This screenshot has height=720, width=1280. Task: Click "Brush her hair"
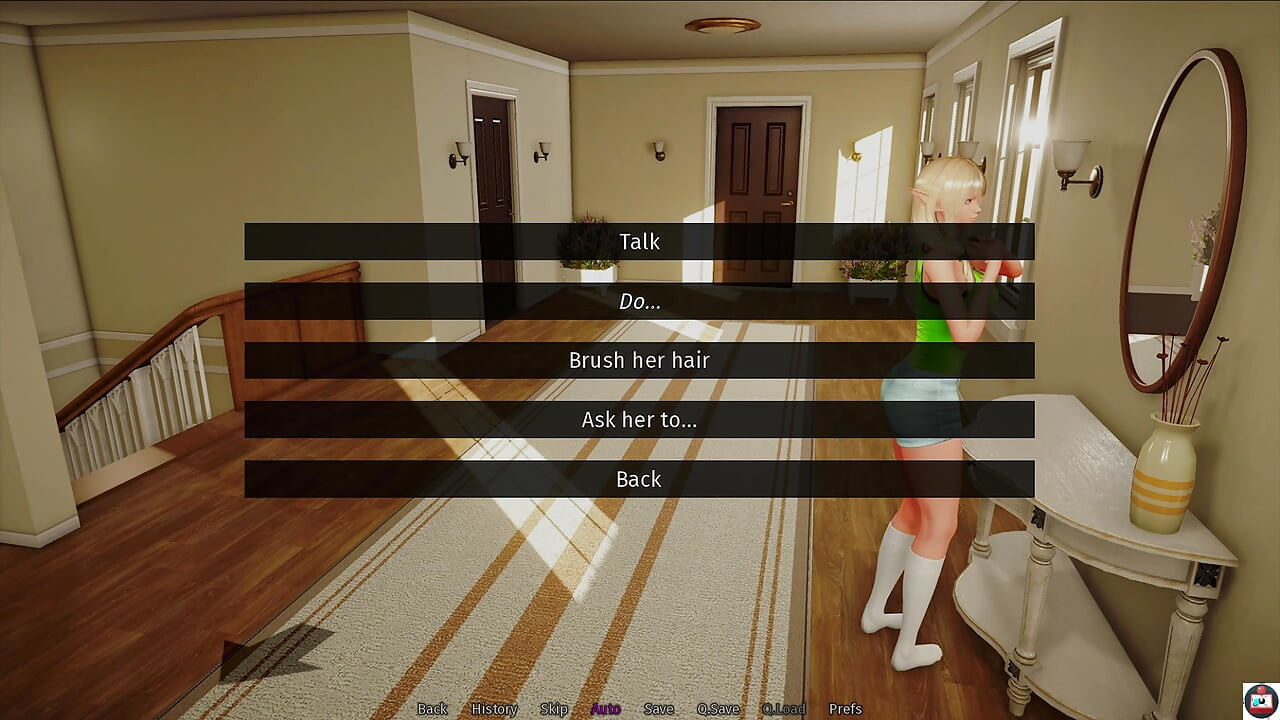(x=639, y=360)
